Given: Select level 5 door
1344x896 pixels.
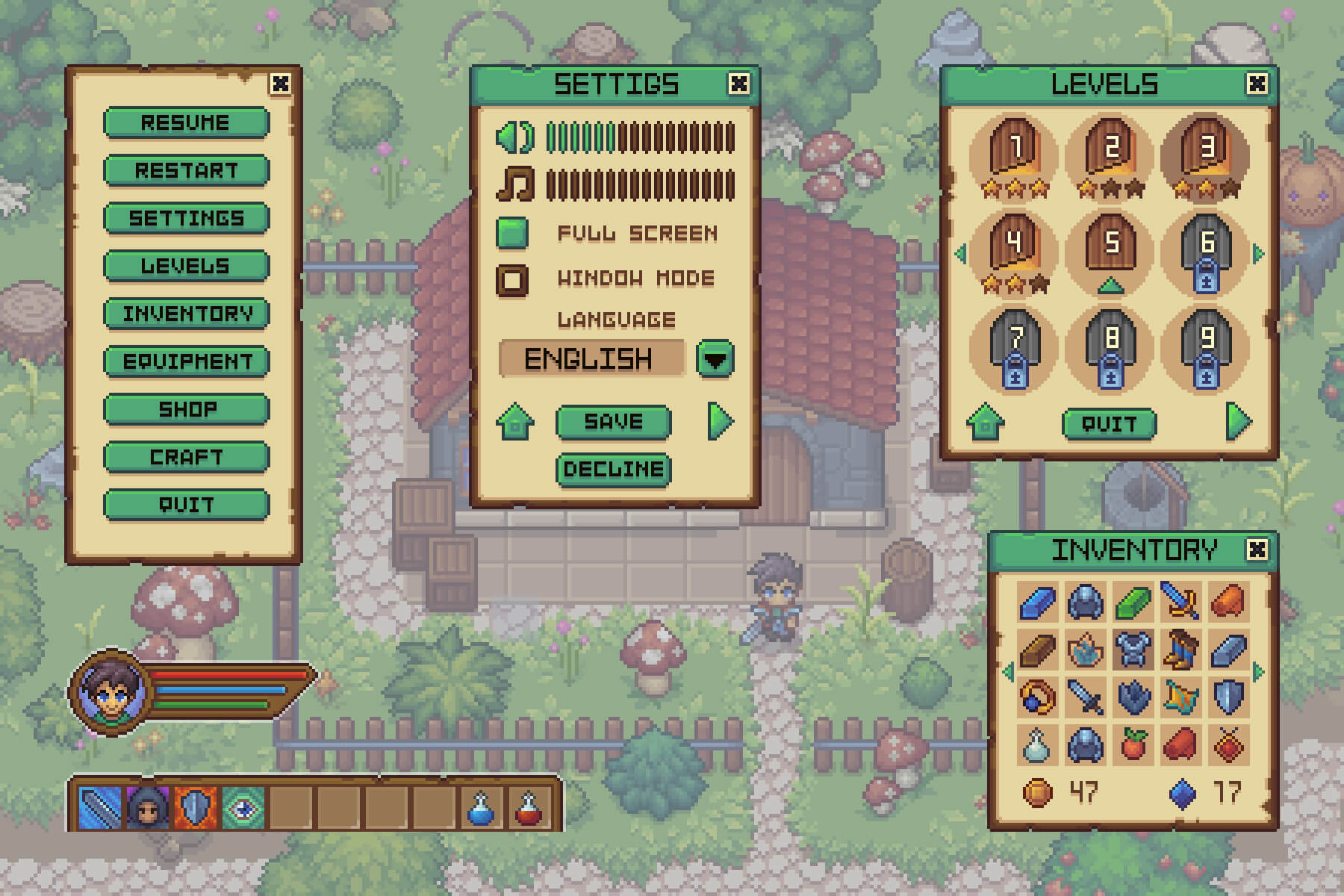Looking at the screenshot, I should click(x=1111, y=243).
